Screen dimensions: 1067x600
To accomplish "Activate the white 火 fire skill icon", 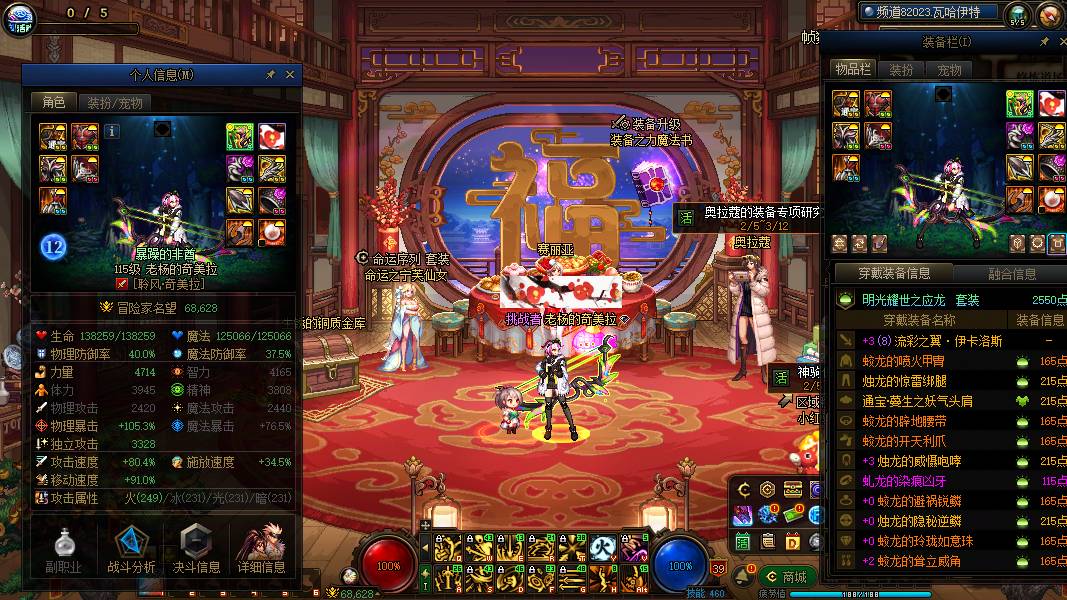I will 601,546.
